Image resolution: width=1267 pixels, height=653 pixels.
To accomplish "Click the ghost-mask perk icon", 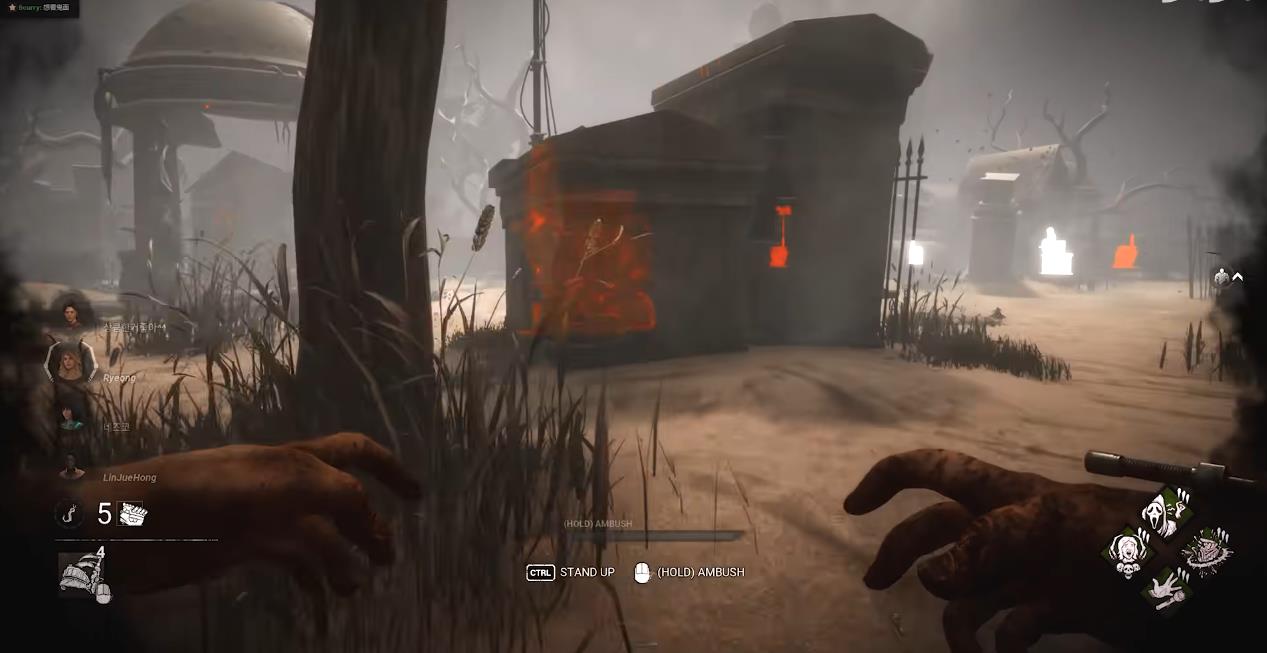I will 1166,510.
